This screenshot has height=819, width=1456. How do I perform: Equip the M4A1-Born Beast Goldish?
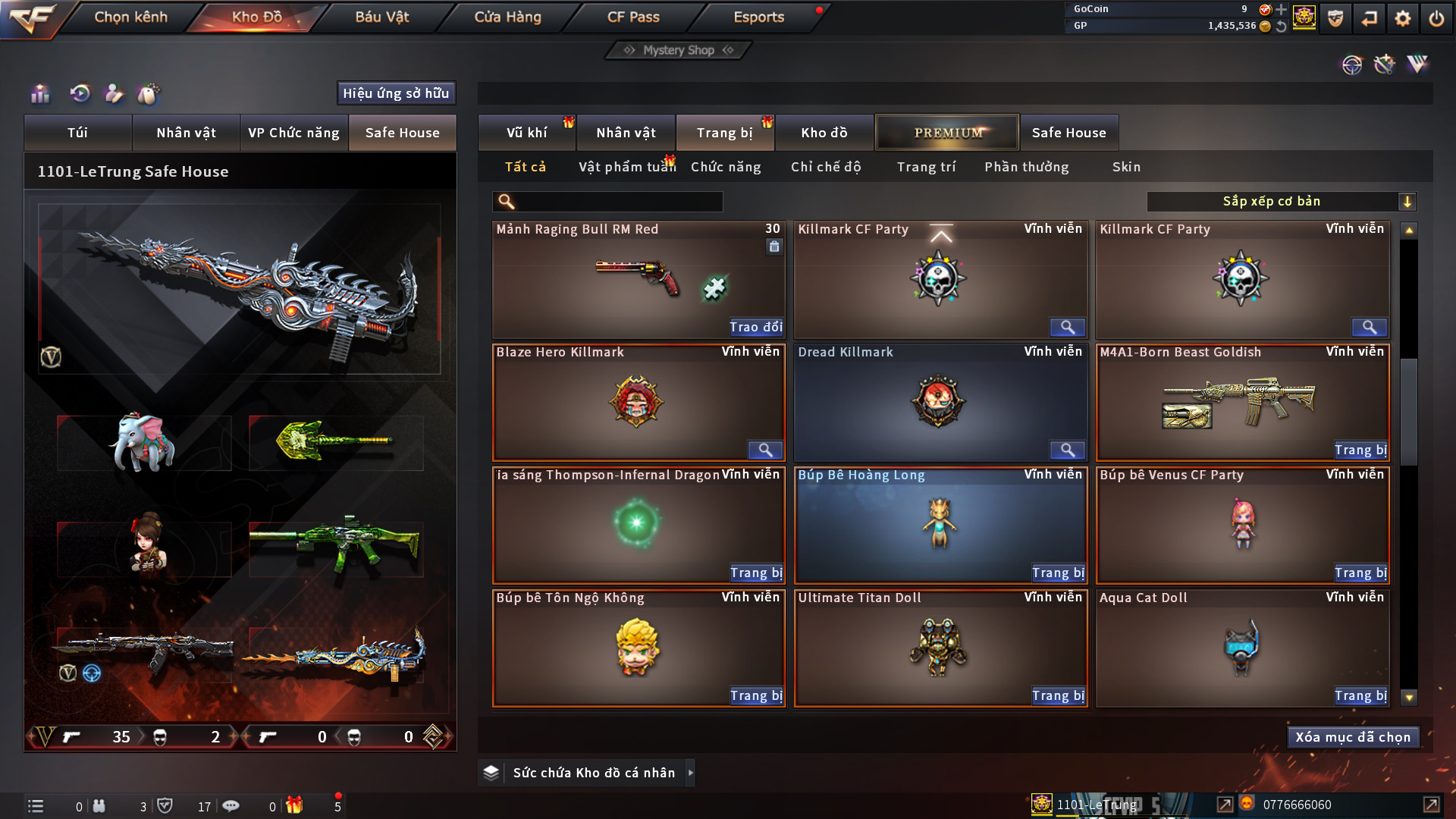click(x=1360, y=450)
